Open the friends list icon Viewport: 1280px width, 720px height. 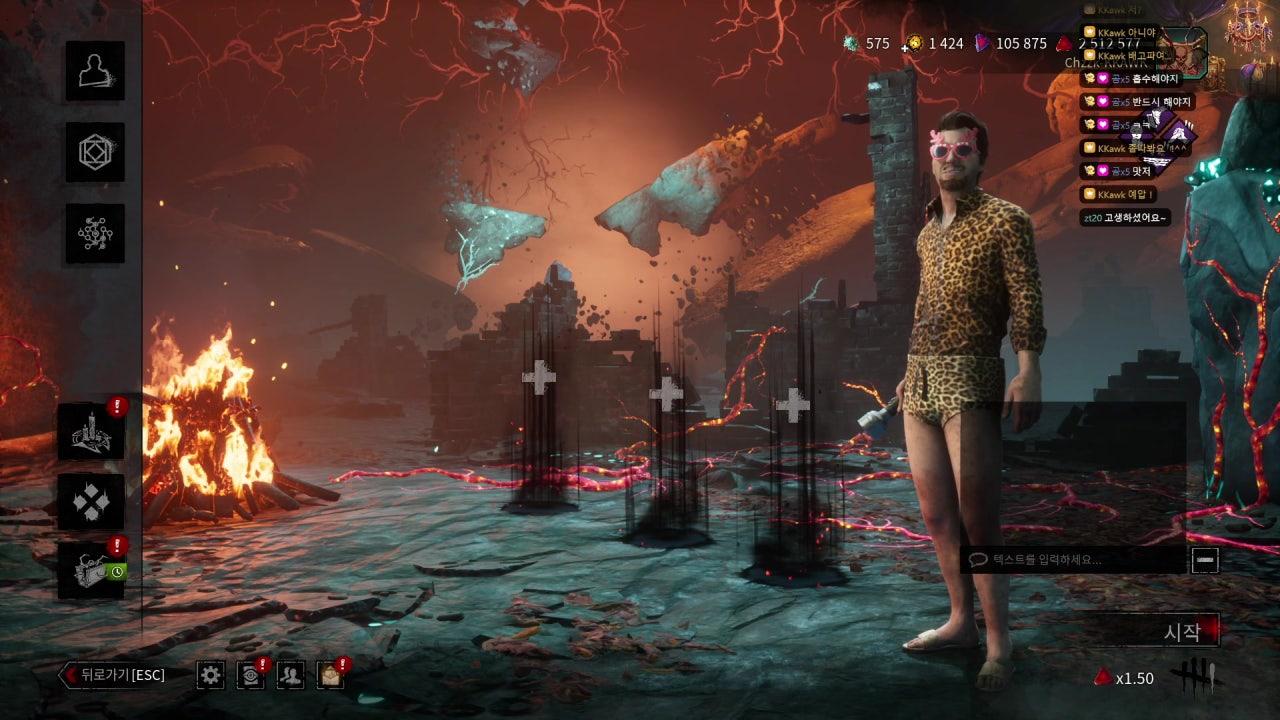290,675
